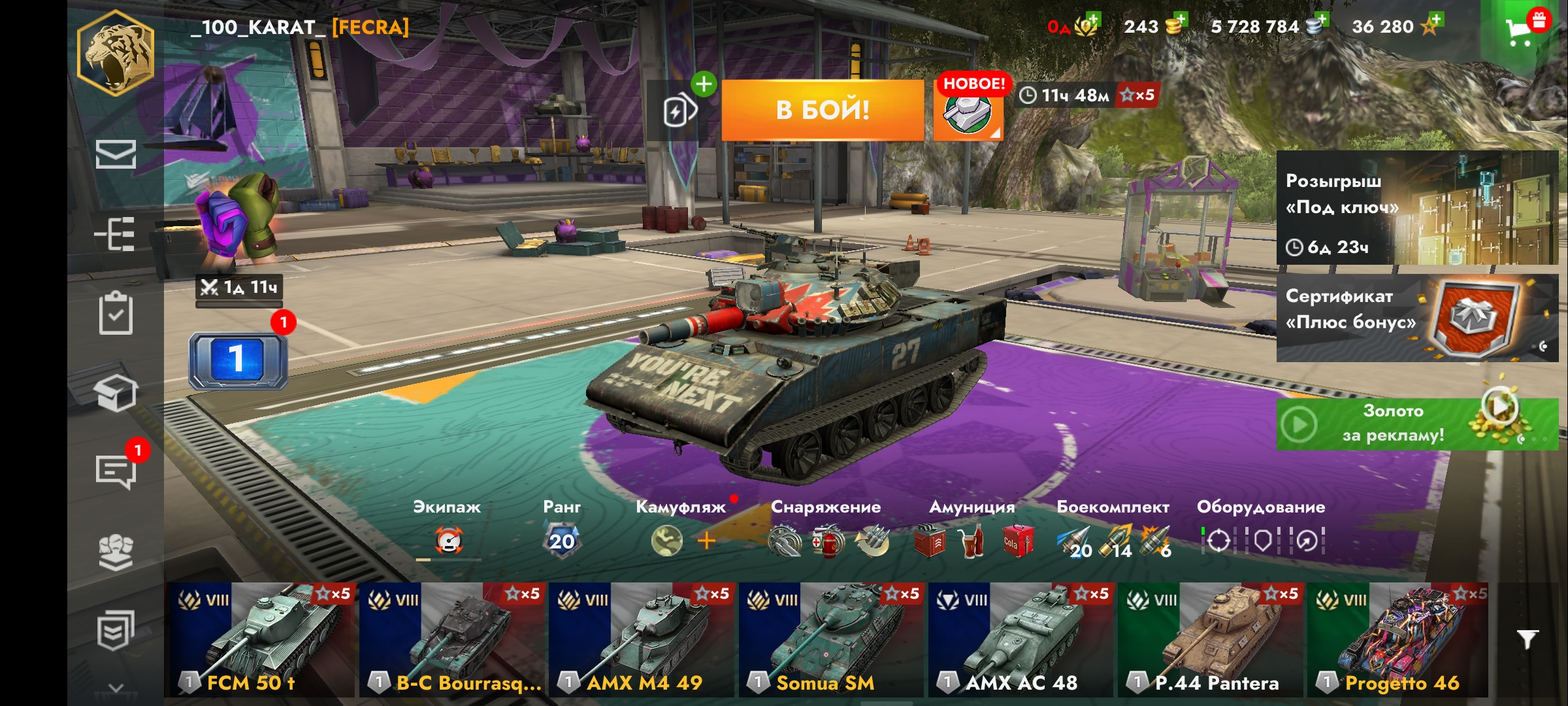This screenshot has width=1568, height=706.
Task: Start a battle with the orange В БОЙ! button
Action: 823,110
